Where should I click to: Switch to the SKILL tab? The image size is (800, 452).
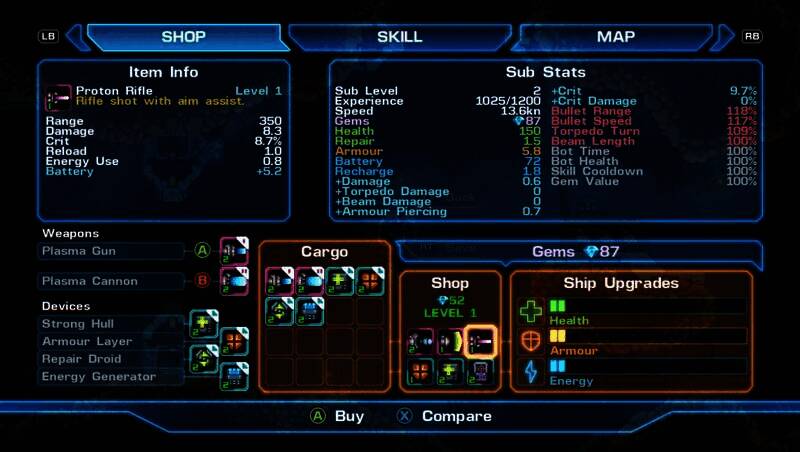pos(399,37)
